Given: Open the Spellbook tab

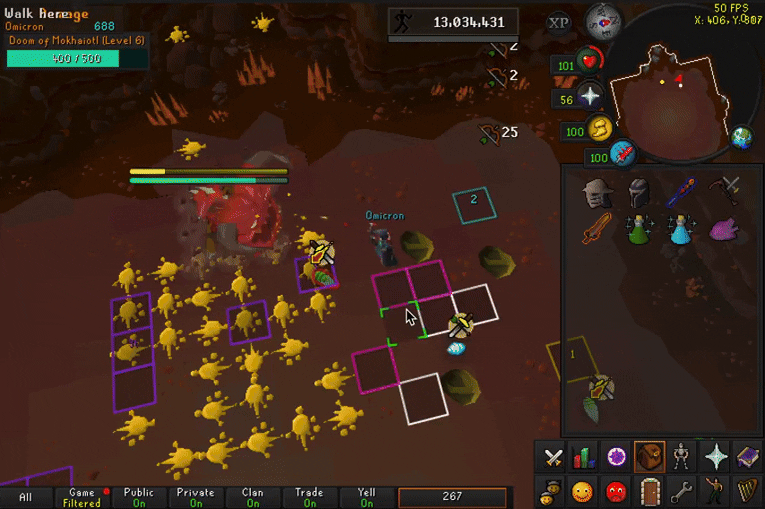Looking at the screenshot, I should [747, 458].
